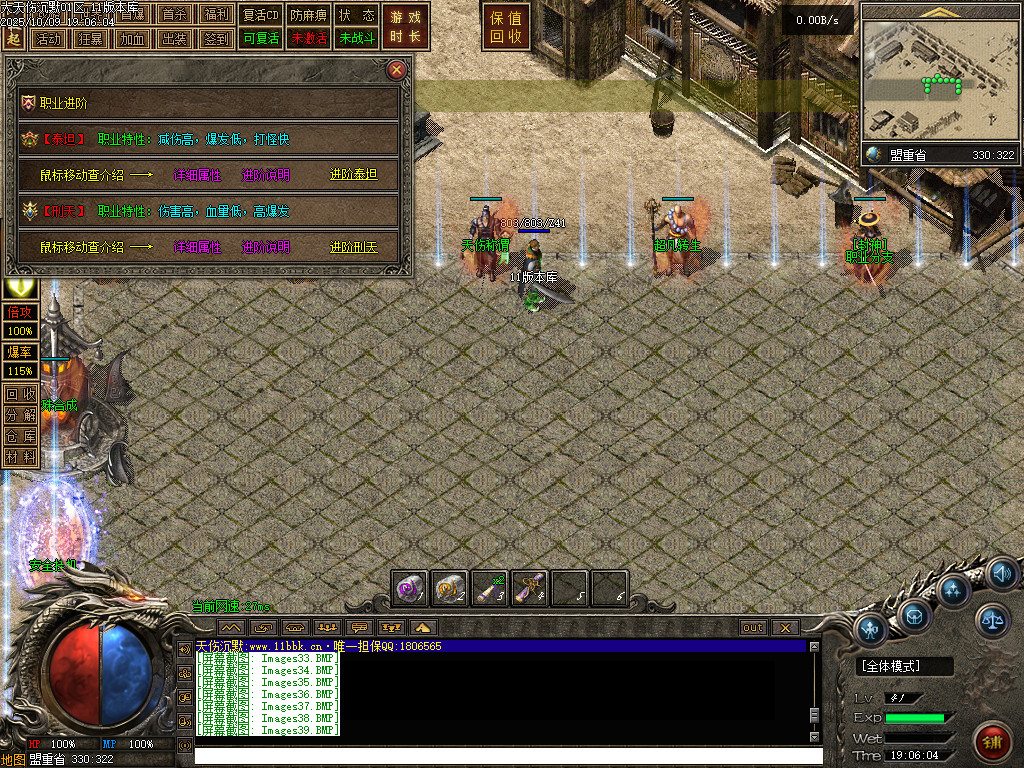Open the 游戏时长 play time button
The height and width of the screenshot is (768, 1024).
[406, 27]
